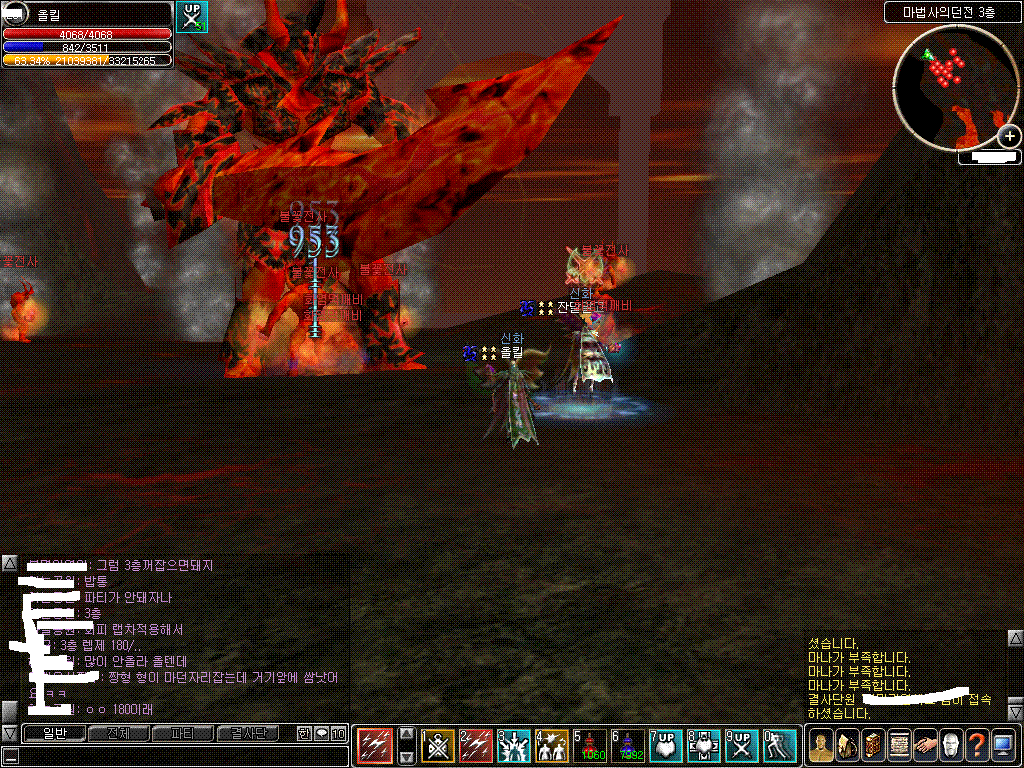Activate the crossed-swords UP buff in slot 9

pos(743,745)
